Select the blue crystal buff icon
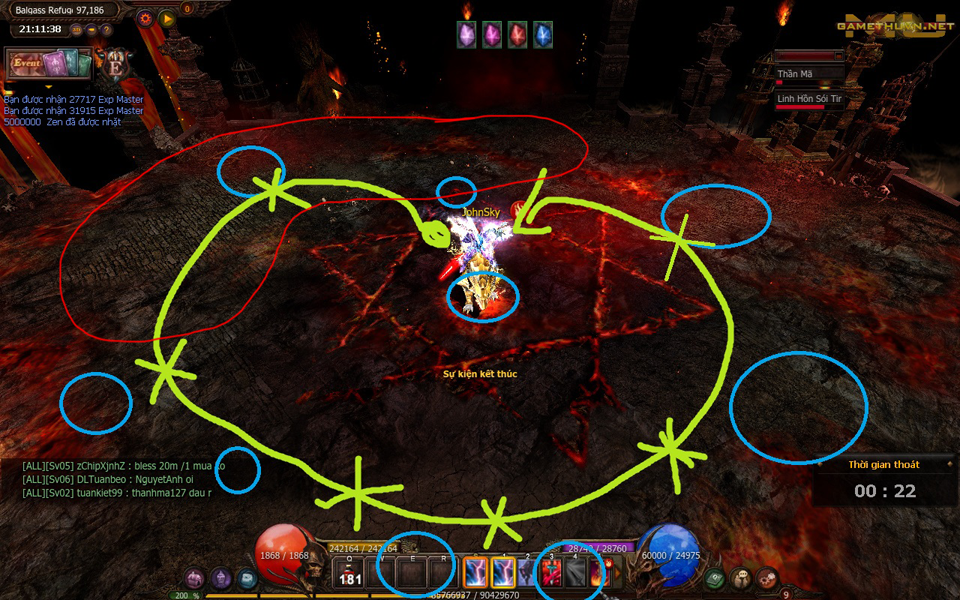Viewport: 960px width, 600px height. coord(543,35)
